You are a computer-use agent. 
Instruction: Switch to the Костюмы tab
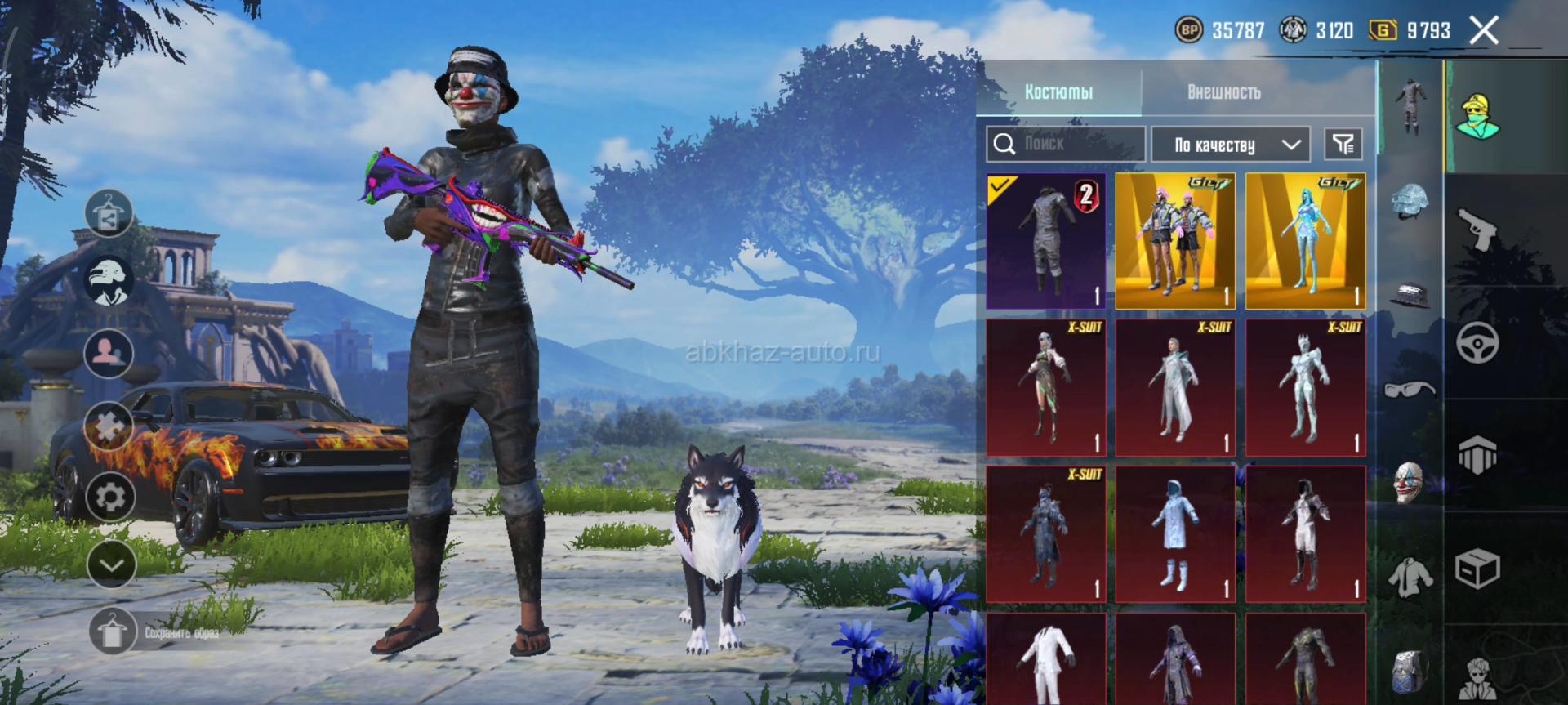[1058, 91]
